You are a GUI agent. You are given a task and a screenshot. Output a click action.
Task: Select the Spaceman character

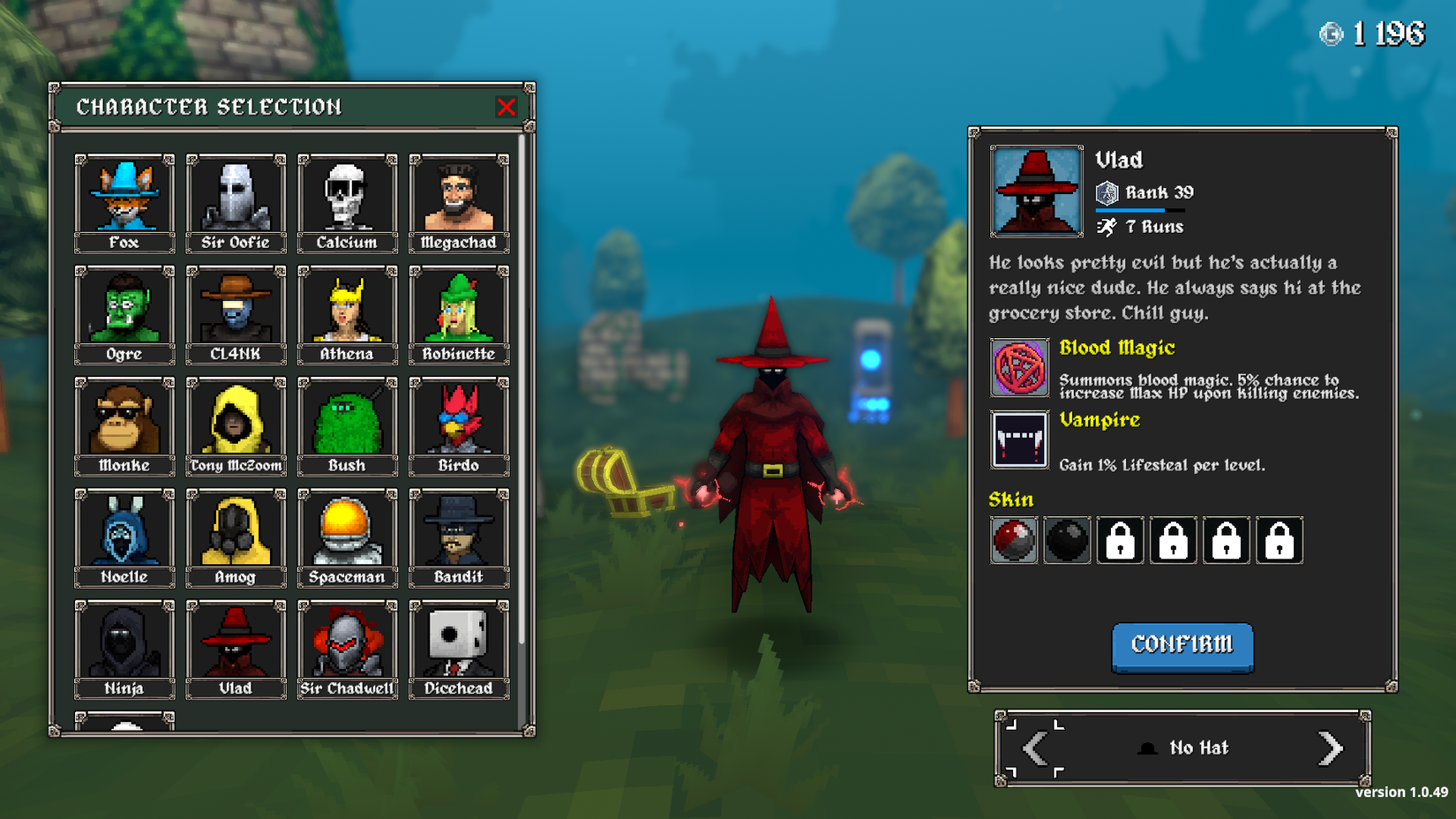[x=347, y=529]
